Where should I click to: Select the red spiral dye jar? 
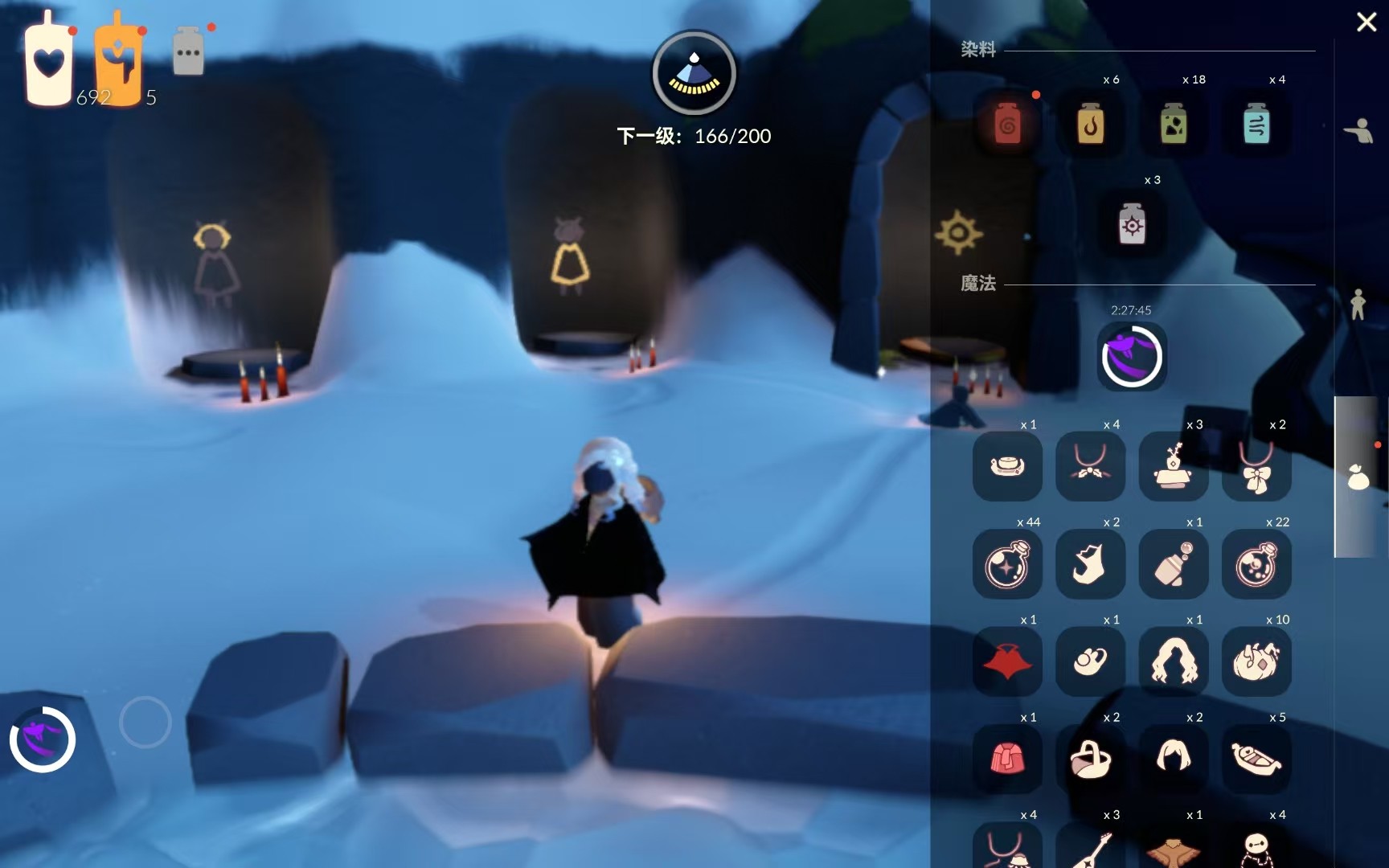click(1007, 125)
